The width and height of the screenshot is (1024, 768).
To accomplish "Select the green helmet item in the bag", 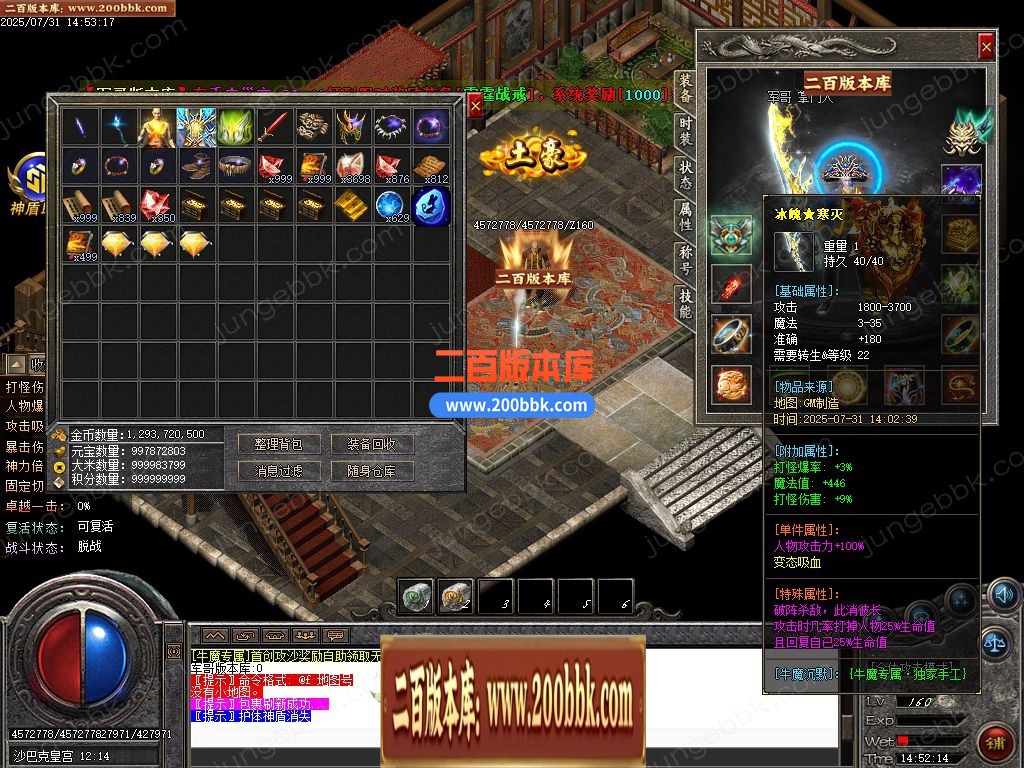I will [235, 127].
